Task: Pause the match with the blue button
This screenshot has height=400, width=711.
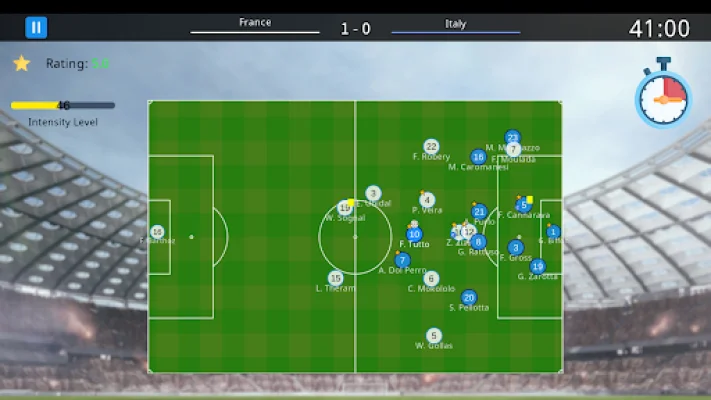Action: 36,28
